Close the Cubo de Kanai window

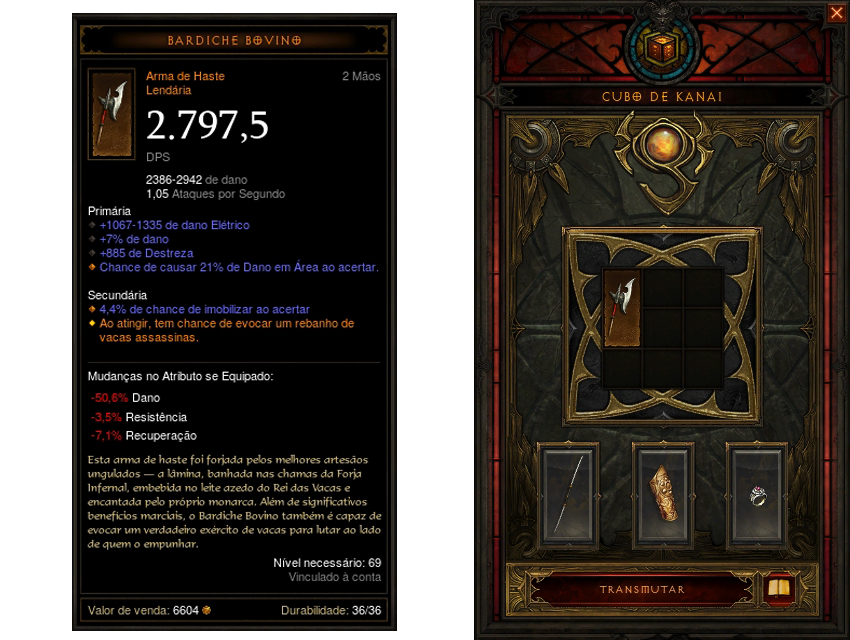click(x=836, y=13)
